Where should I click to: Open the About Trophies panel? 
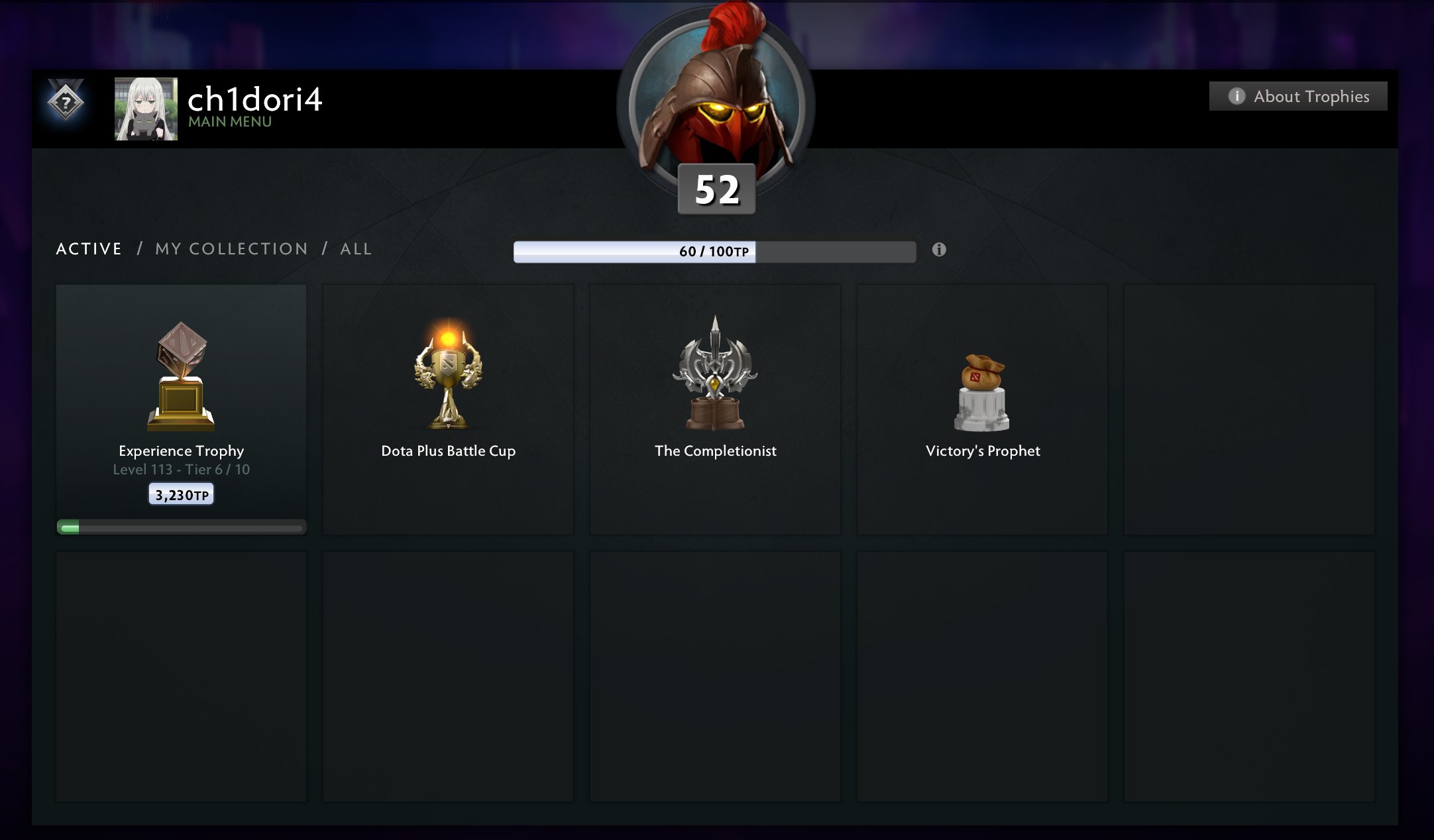coord(1297,95)
